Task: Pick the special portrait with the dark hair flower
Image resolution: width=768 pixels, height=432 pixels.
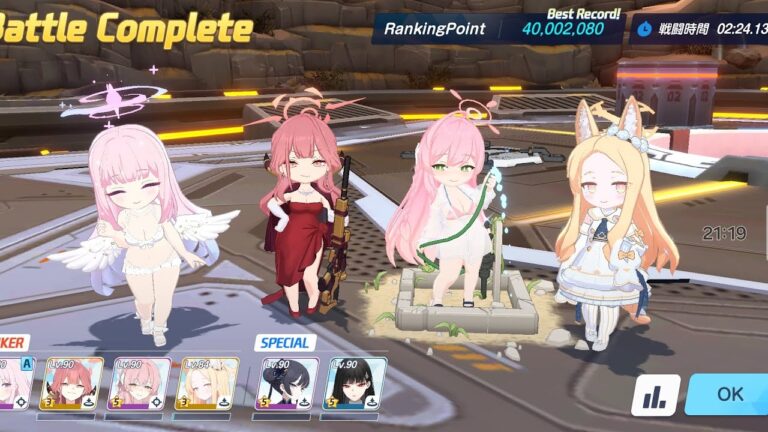Action: 286,384
